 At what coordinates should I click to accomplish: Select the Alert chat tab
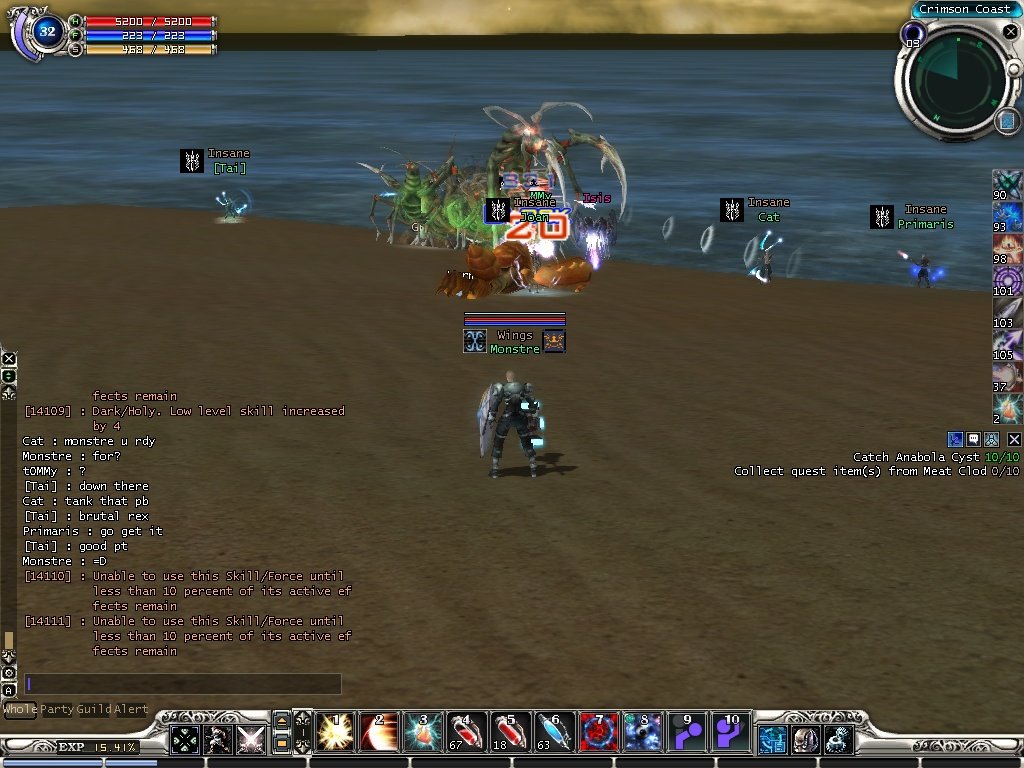click(131, 710)
